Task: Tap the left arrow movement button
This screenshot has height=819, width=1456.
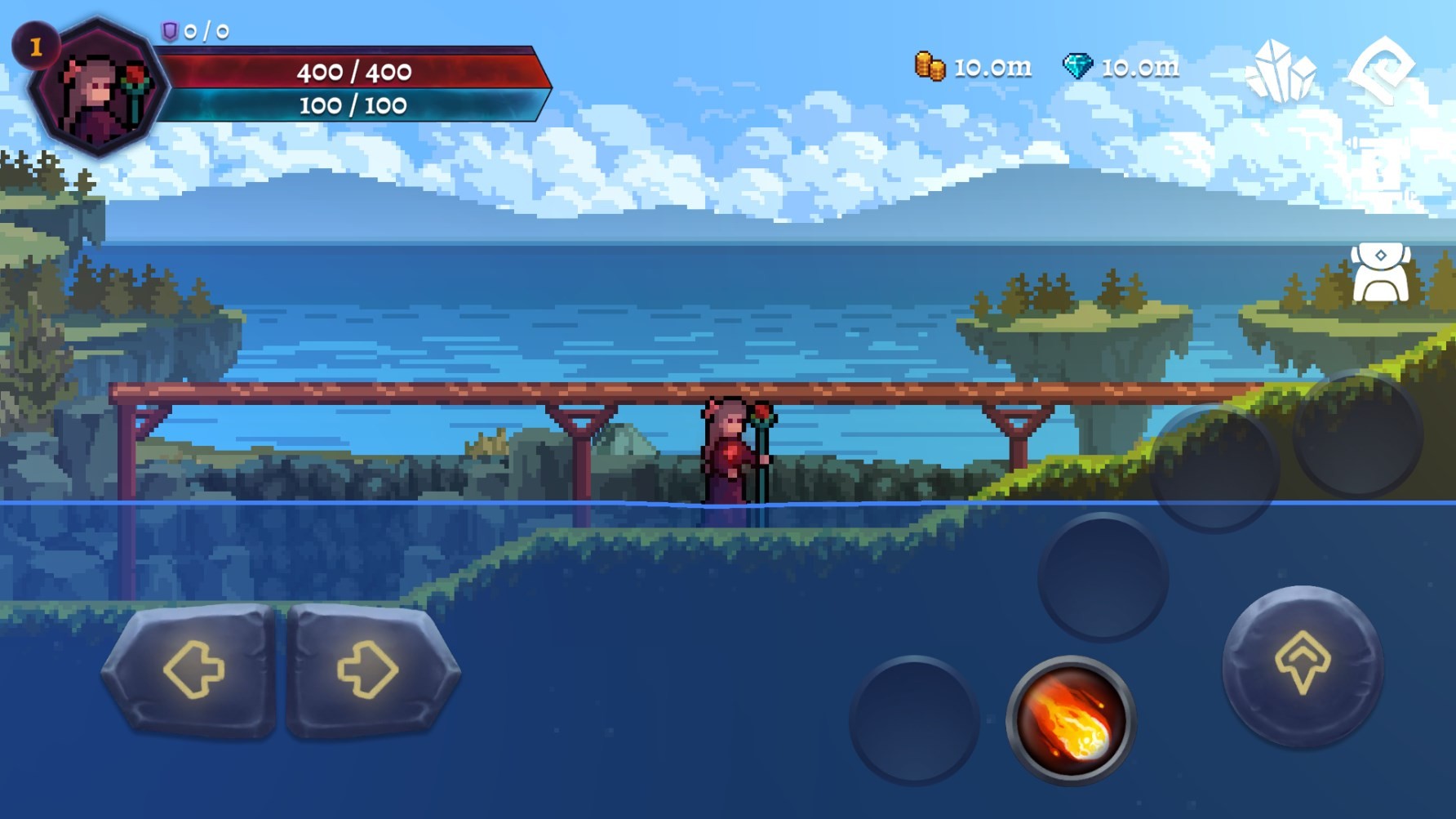Action: [x=193, y=670]
